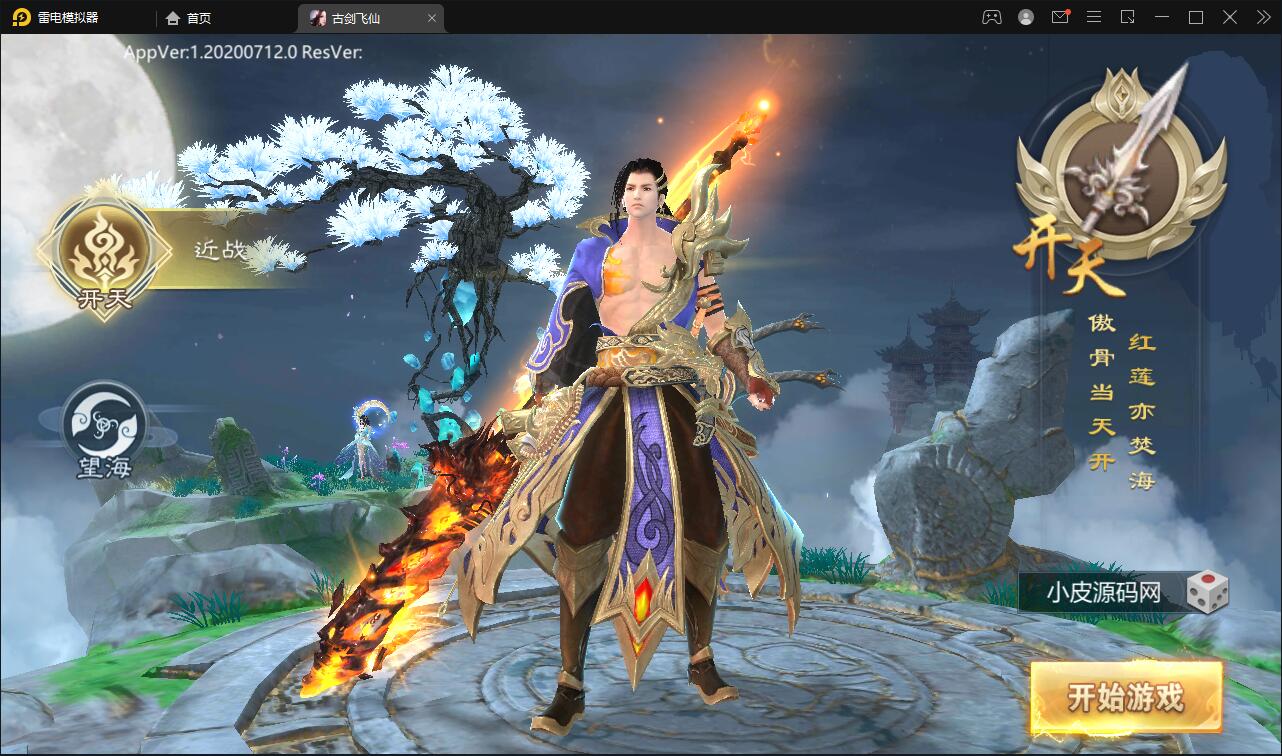Open the hamburger menu in title bar
1282x756 pixels.
(1094, 17)
